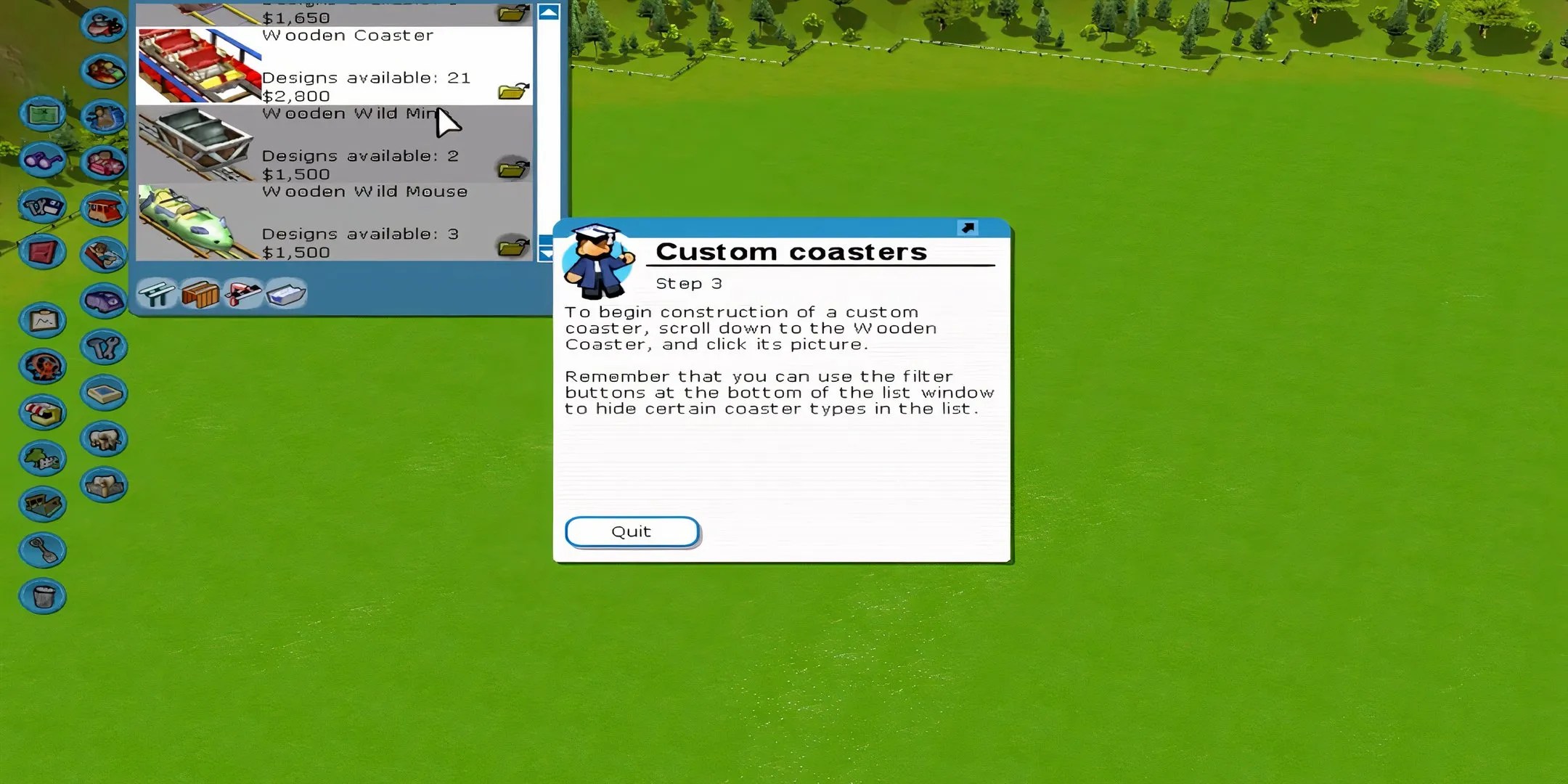Toggle the inverted coaster filter button
Screen dimensions: 1568x784
(x=244, y=294)
